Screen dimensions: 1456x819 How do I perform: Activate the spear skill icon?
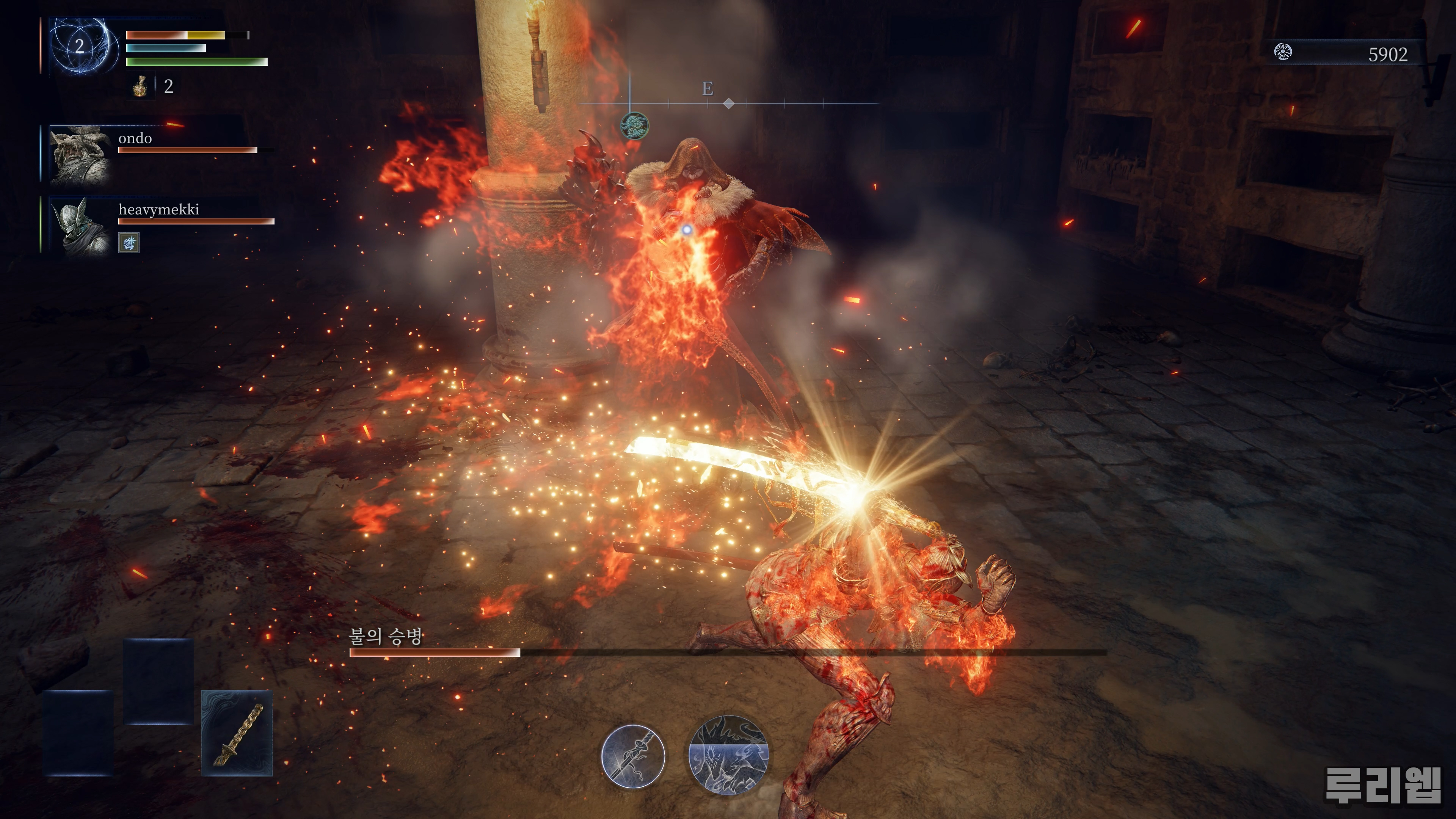click(633, 756)
